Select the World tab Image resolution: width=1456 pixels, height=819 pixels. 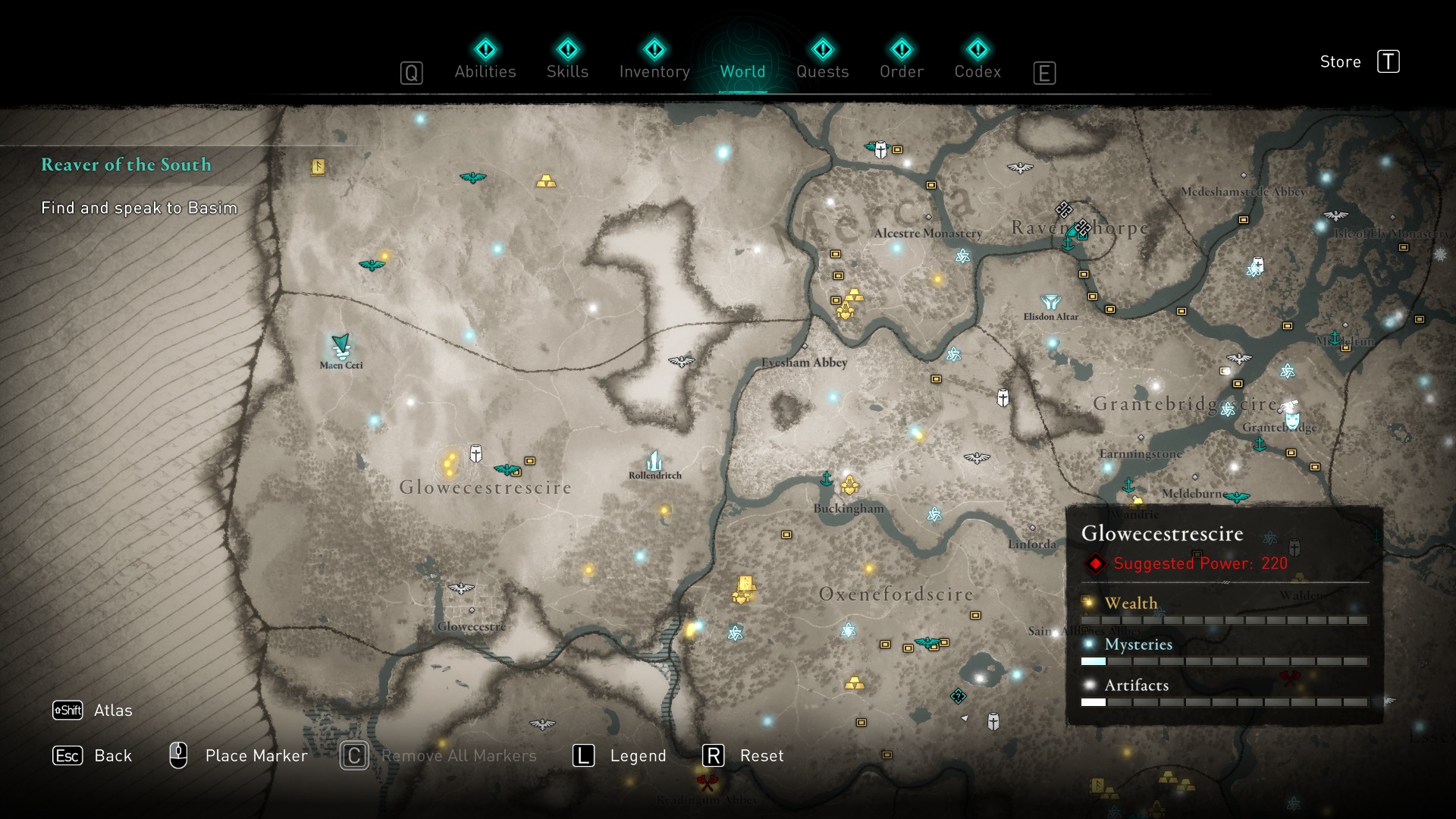pos(742,61)
